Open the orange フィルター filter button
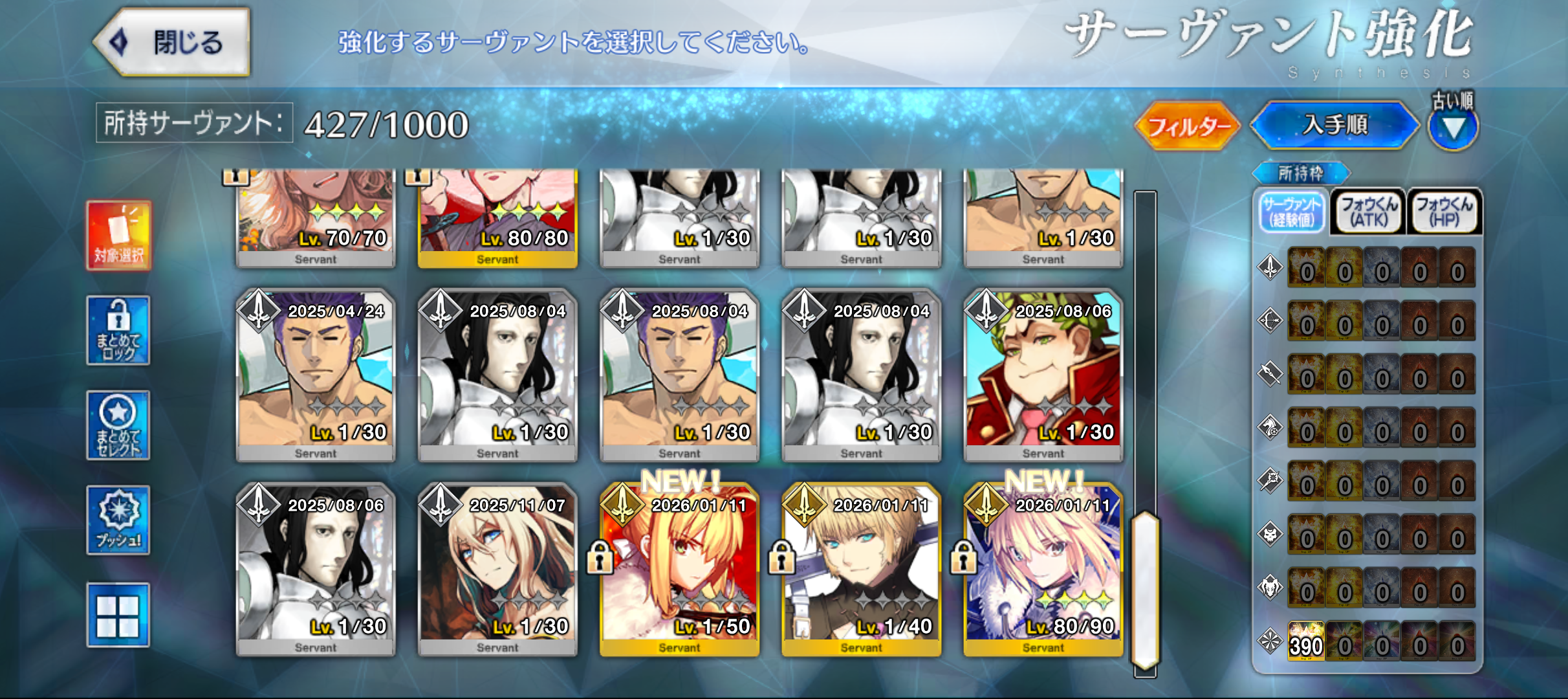The width and height of the screenshot is (1568, 699). [x=1188, y=126]
